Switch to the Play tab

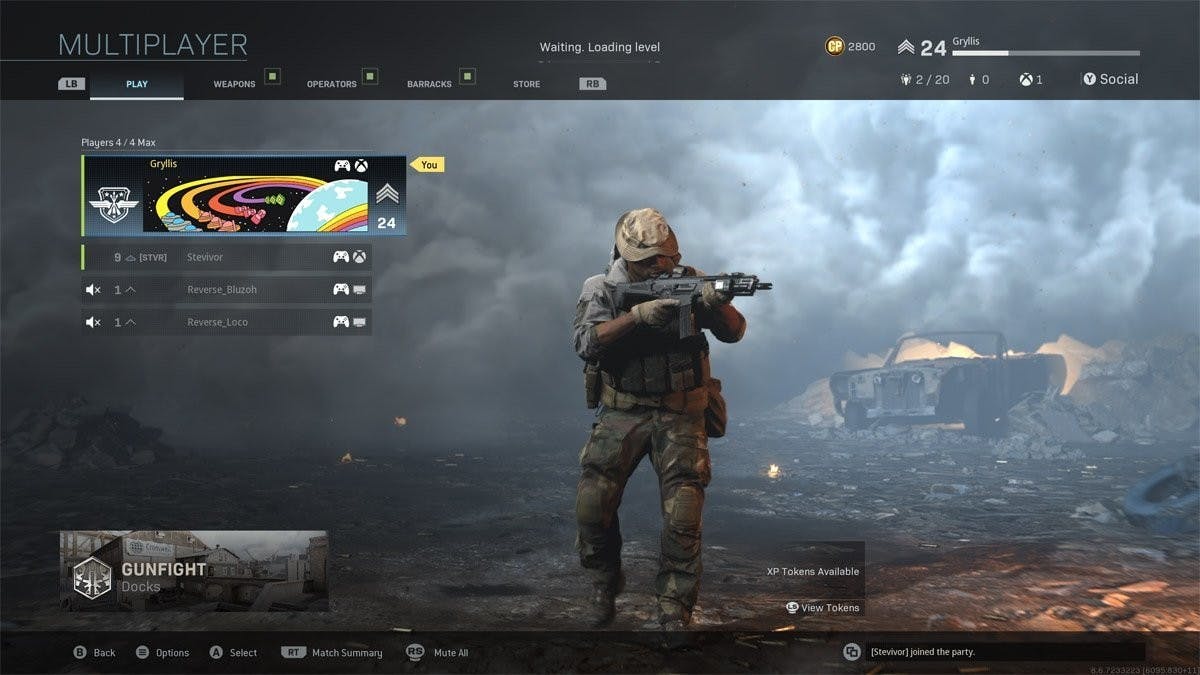tap(137, 84)
